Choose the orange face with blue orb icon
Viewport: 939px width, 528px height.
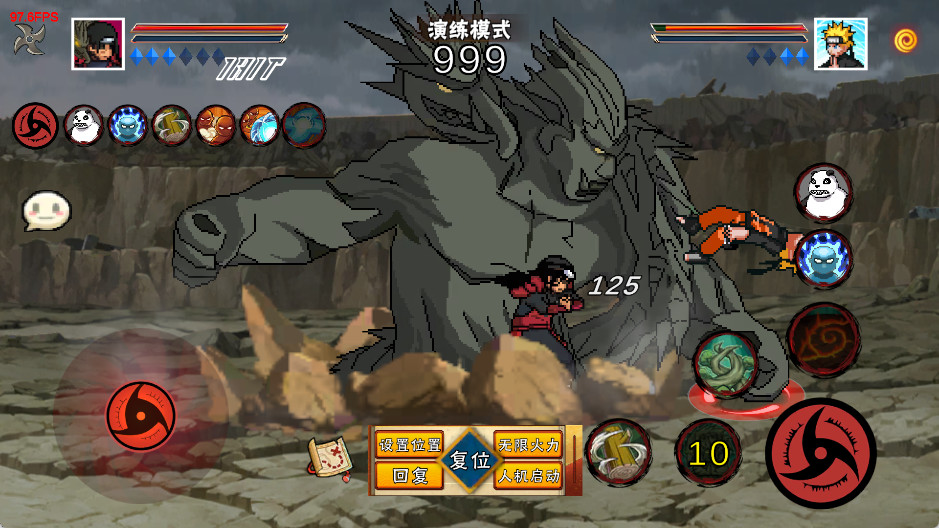tap(259, 126)
